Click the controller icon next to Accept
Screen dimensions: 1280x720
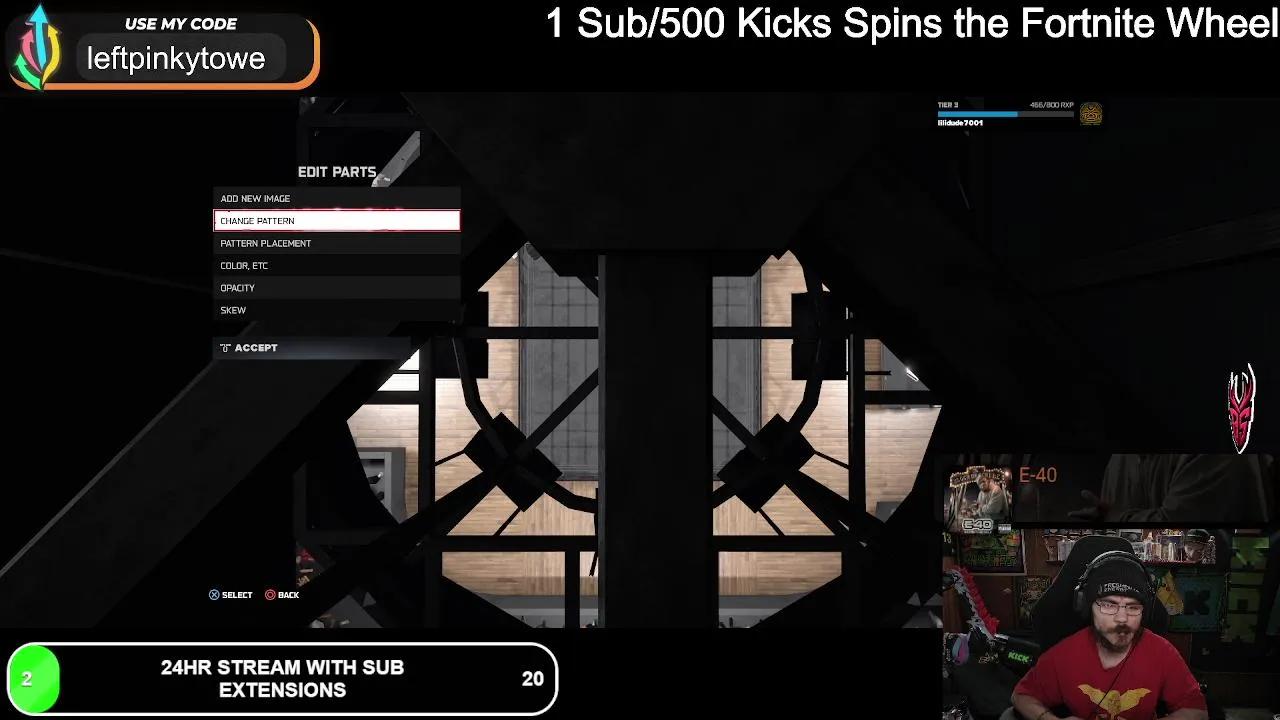coord(224,347)
